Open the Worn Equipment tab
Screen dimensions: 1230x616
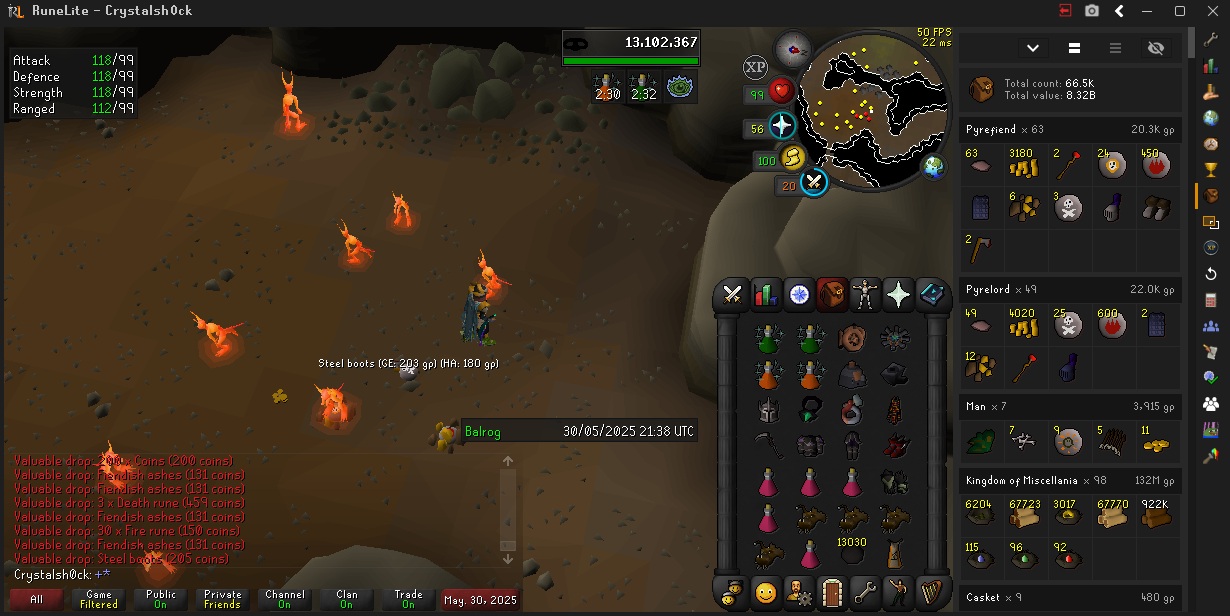pos(865,295)
